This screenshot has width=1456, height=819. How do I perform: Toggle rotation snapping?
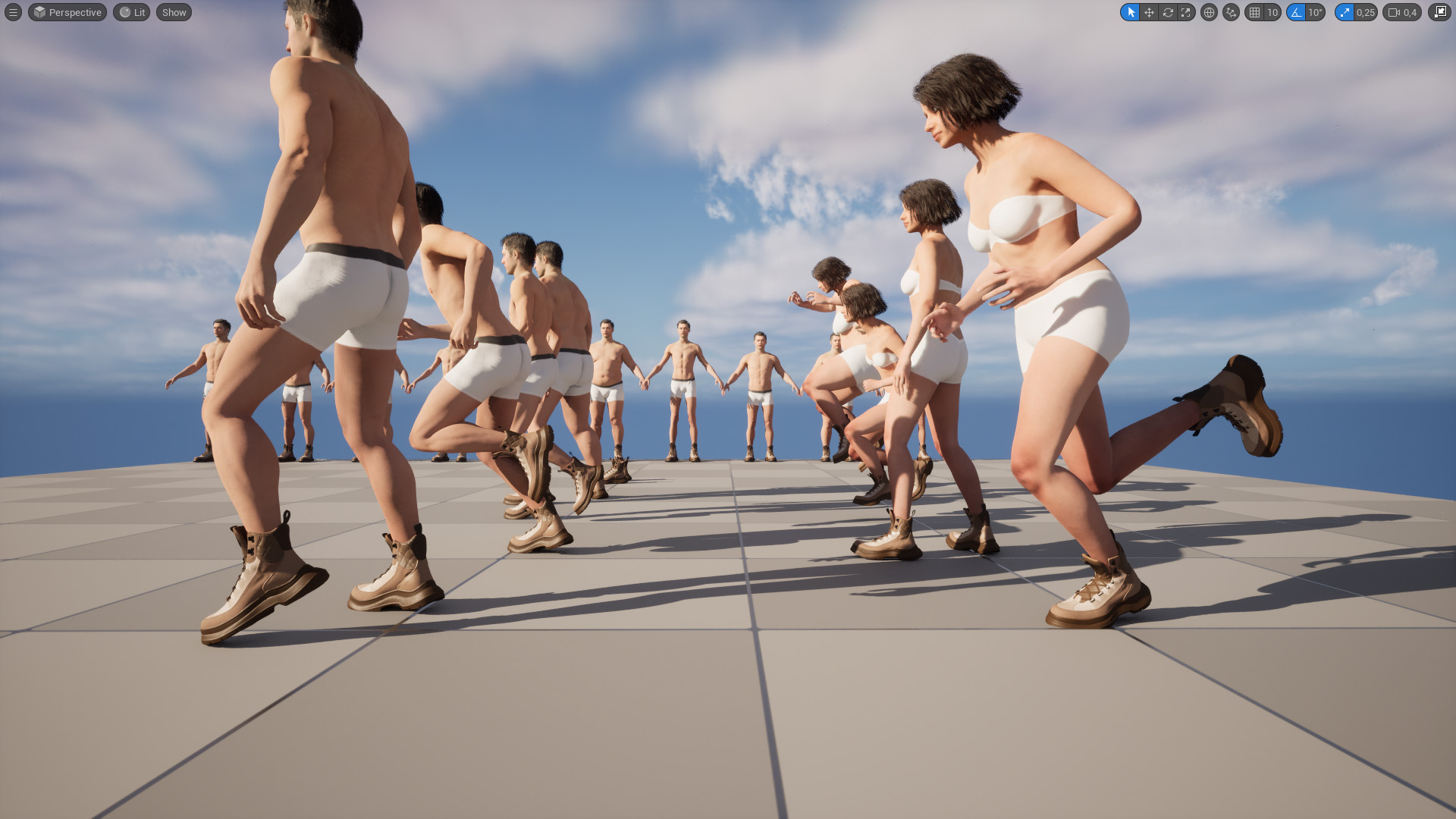[x=1297, y=12]
